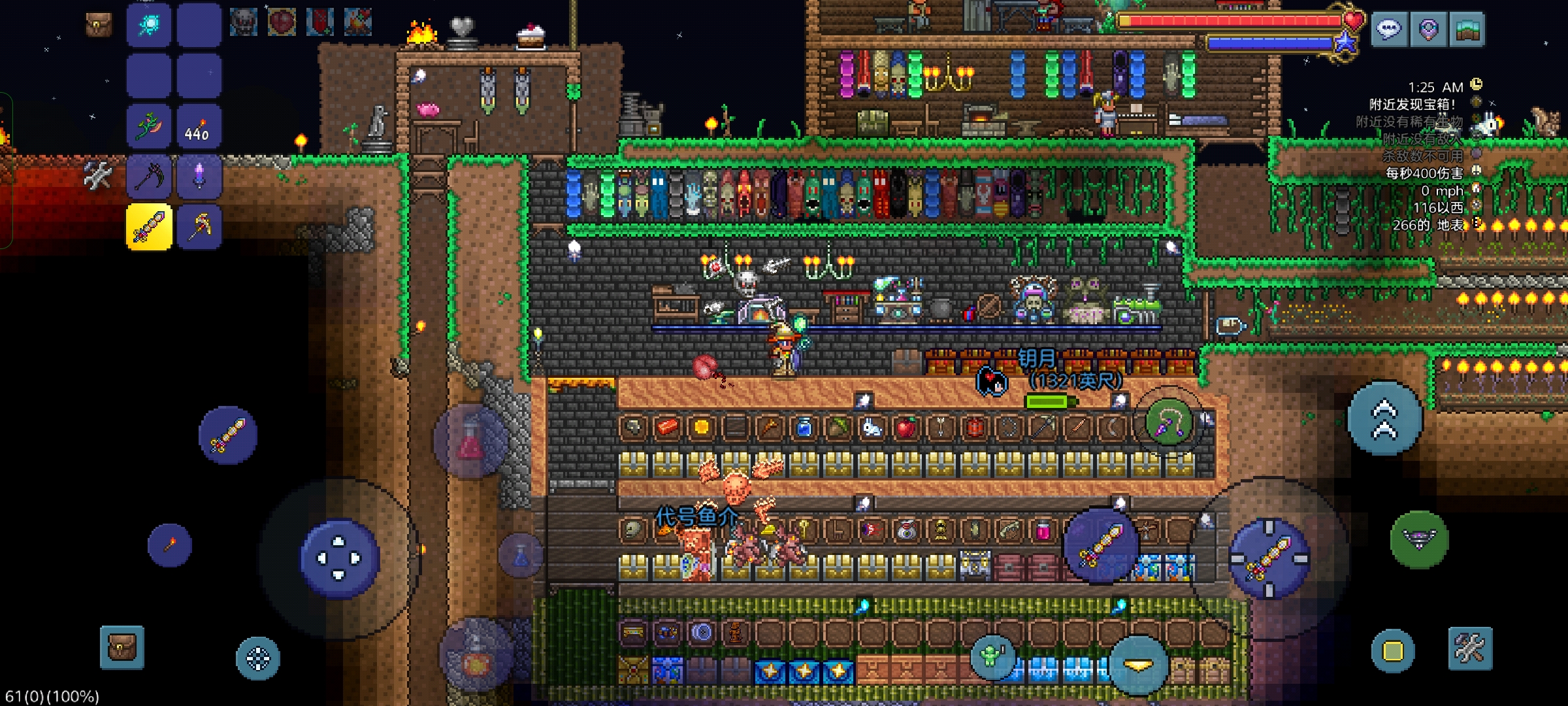Tap the yellow square button
Viewport: 1568px width, 706px height.
(1392, 651)
